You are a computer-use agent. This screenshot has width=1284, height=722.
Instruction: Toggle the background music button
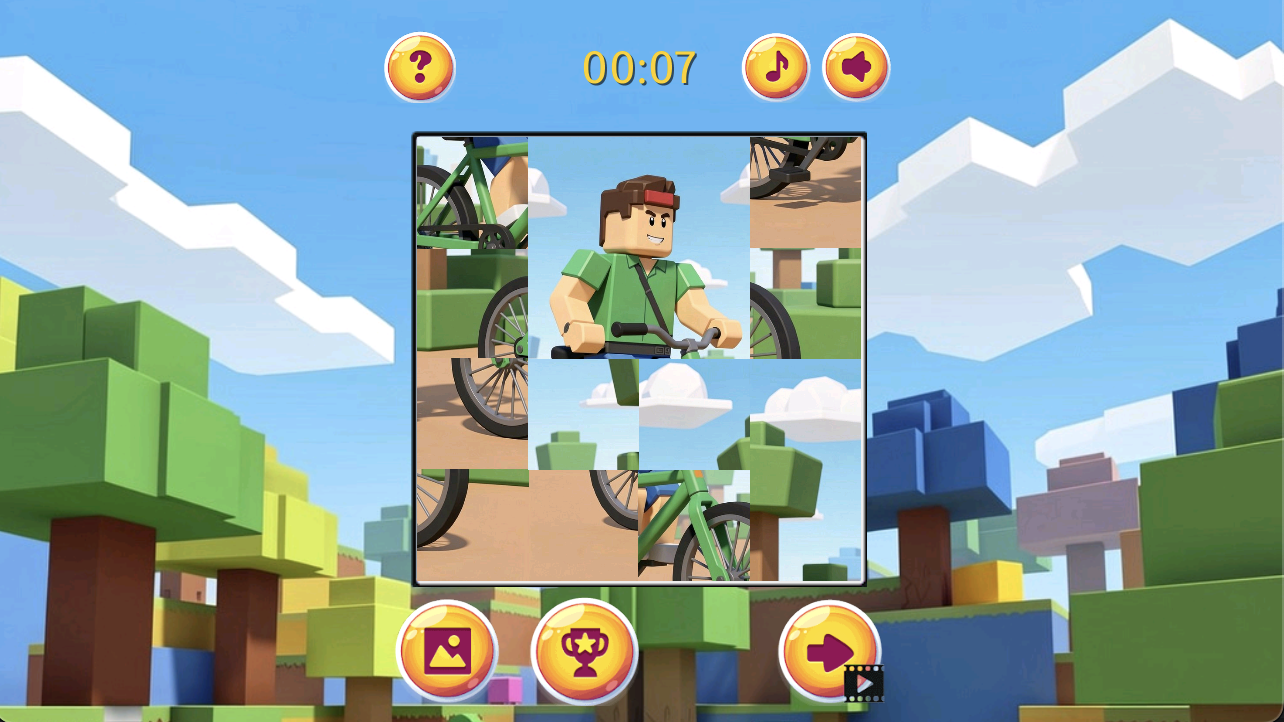775,66
